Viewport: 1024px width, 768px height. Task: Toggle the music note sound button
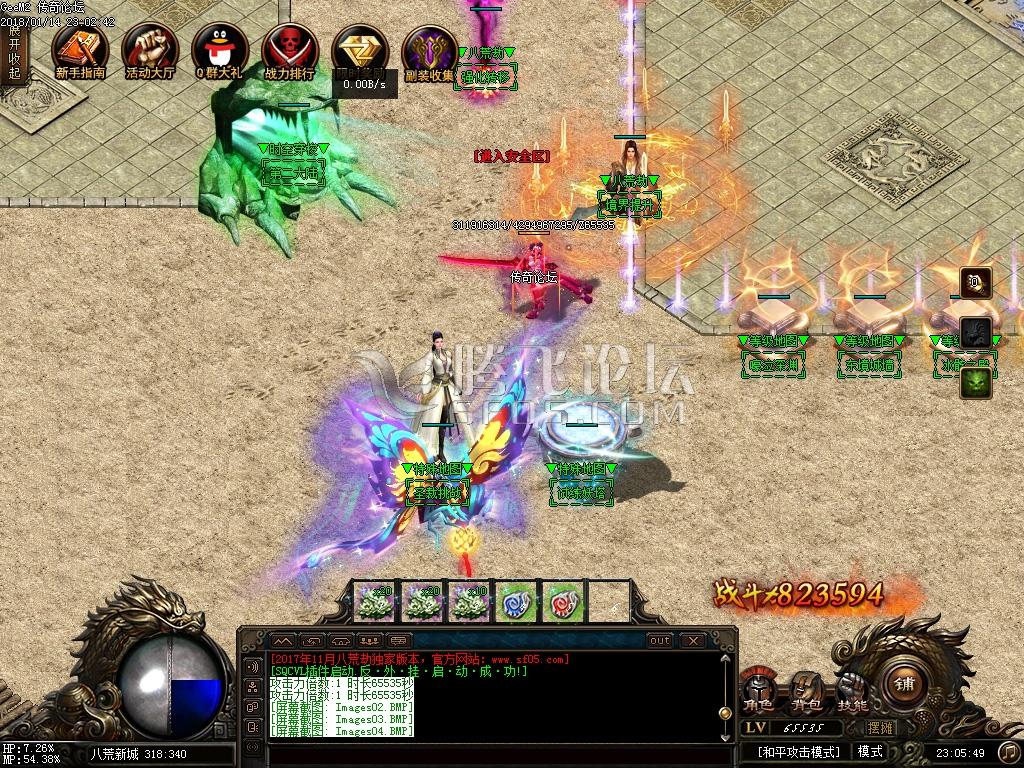tap(1007, 751)
